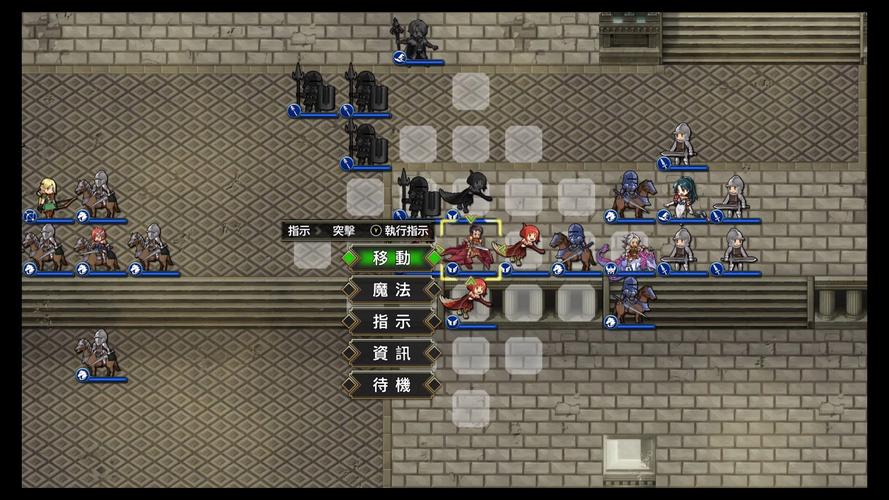The width and height of the screenshot is (889, 500).
Task: Open the 魔法 (Magic) menu
Action: pyautogui.click(x=391, y=290)
